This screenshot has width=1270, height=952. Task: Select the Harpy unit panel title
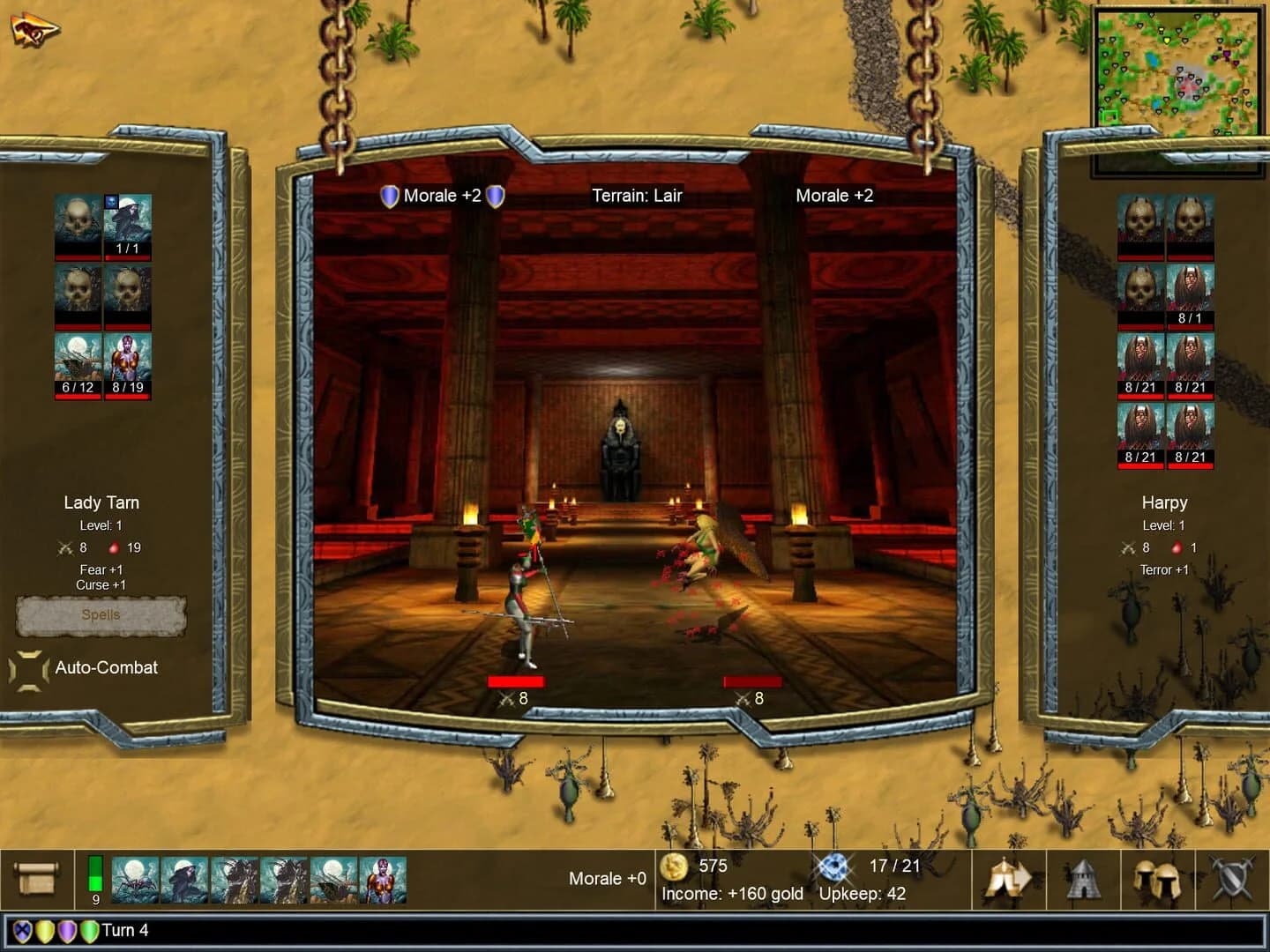coord(1164,502)
